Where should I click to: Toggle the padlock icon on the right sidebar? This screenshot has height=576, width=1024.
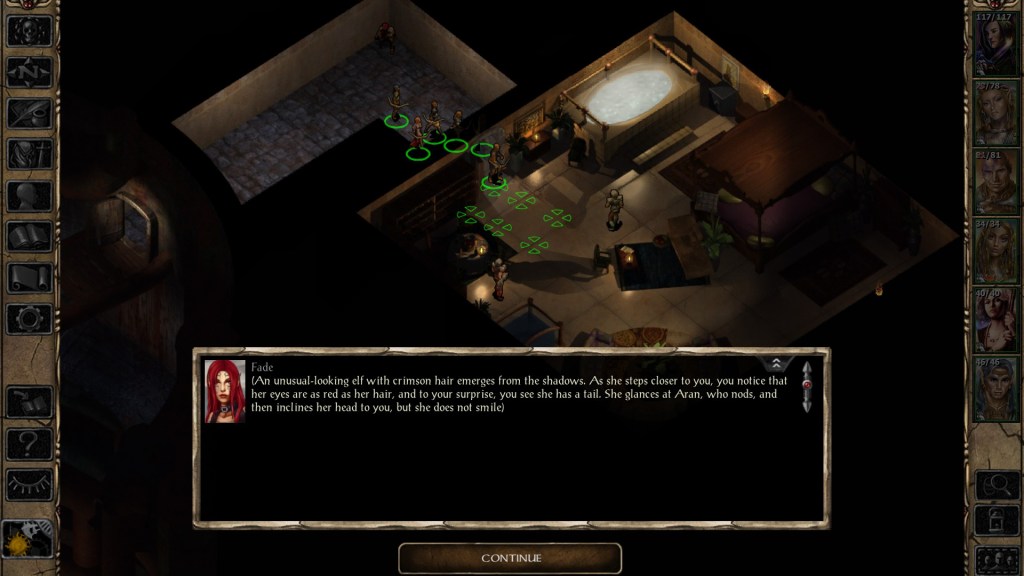(996, 521)
